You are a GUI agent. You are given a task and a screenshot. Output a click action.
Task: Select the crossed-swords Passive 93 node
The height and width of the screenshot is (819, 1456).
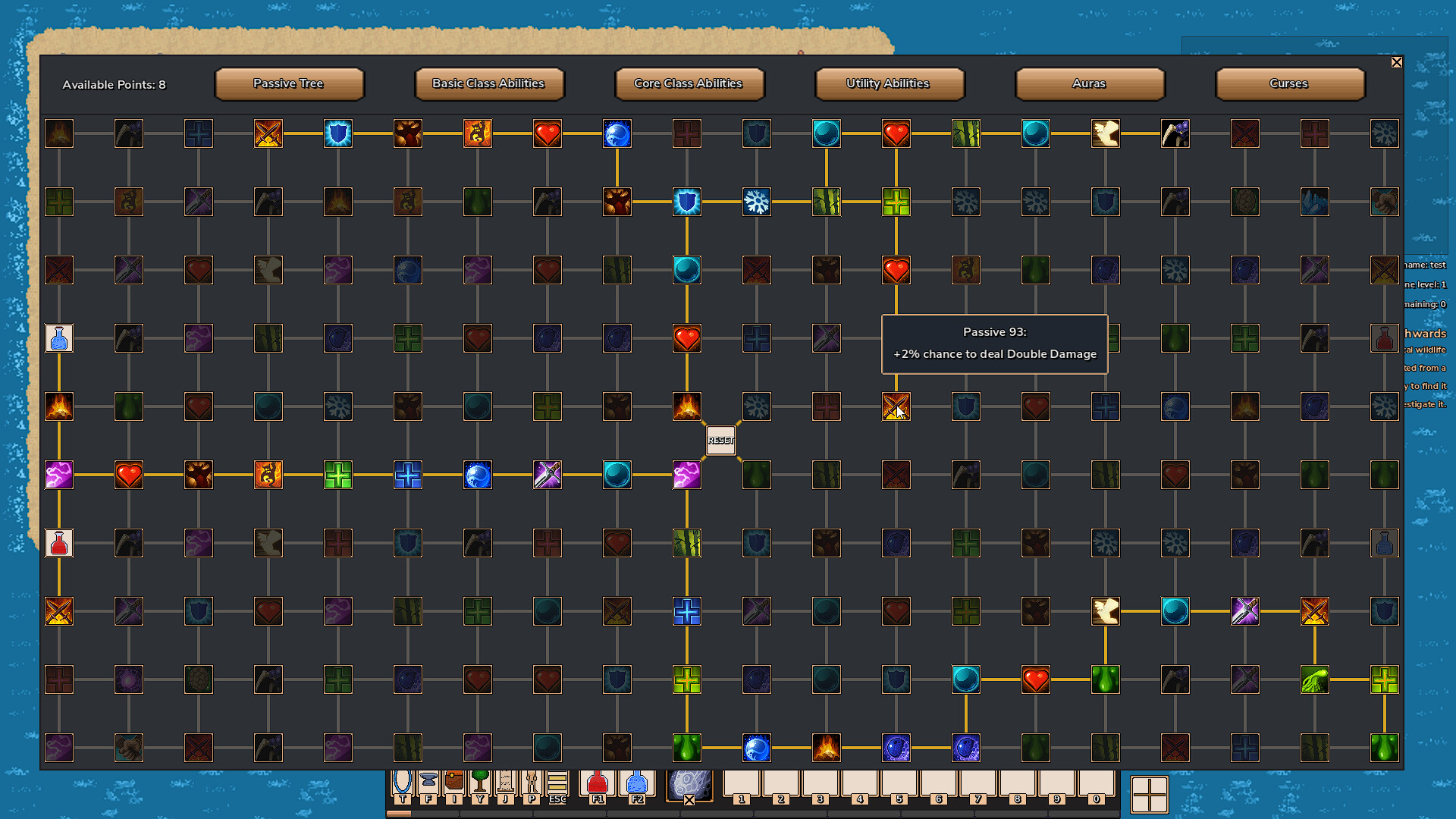896,407
